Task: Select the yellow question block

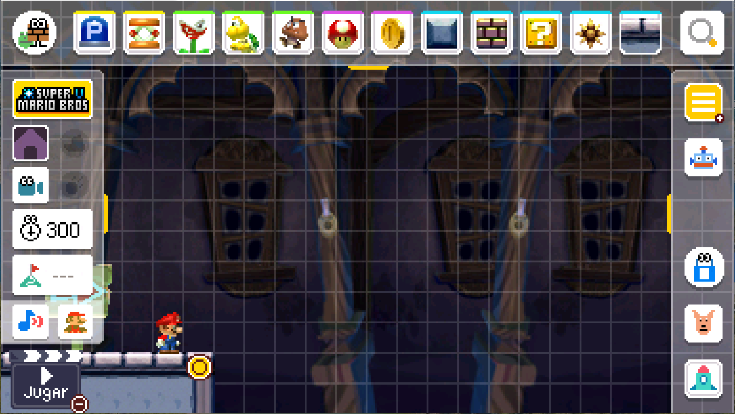Action: click(x=541, y=33)
